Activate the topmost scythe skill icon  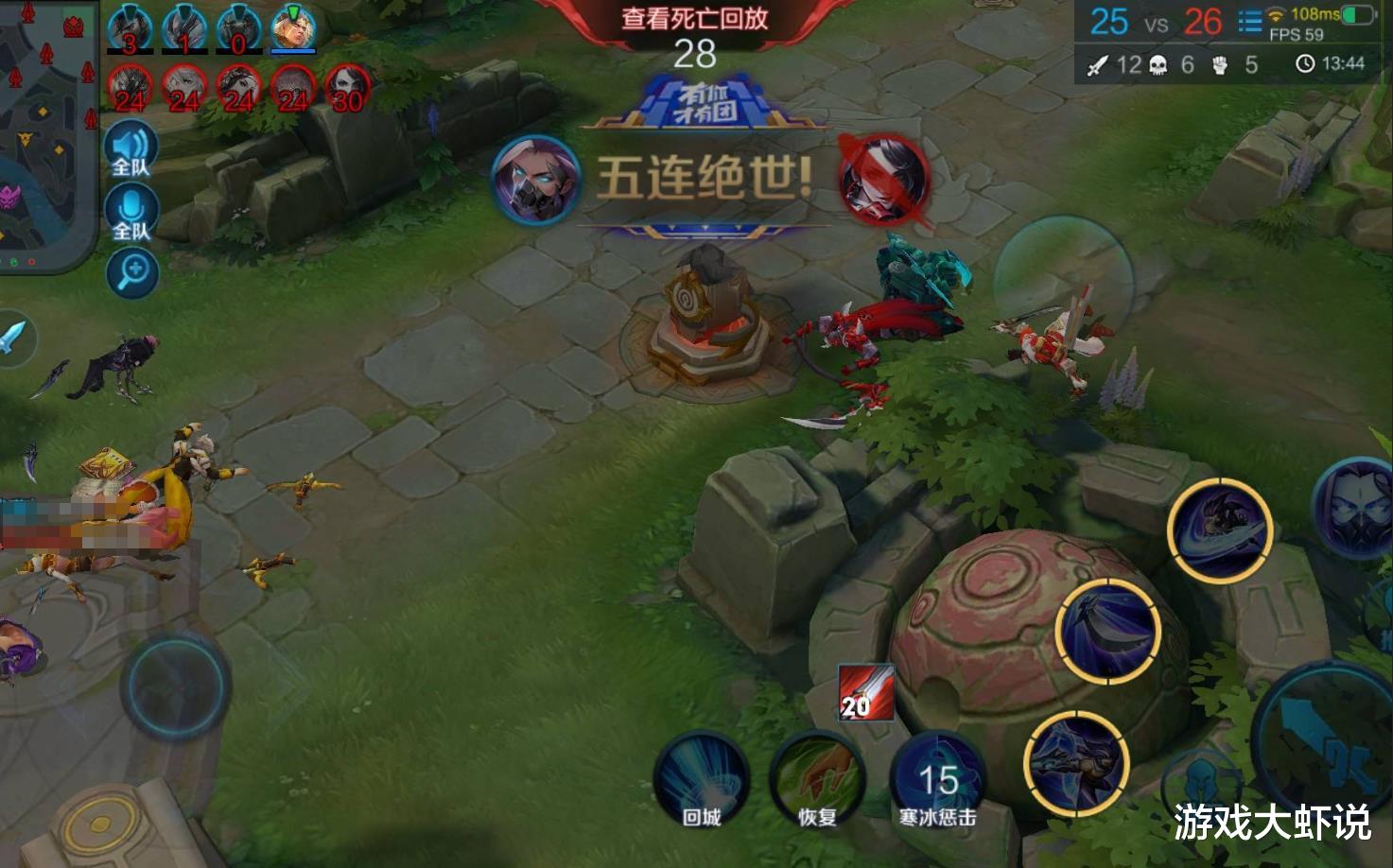(1222, 531)
